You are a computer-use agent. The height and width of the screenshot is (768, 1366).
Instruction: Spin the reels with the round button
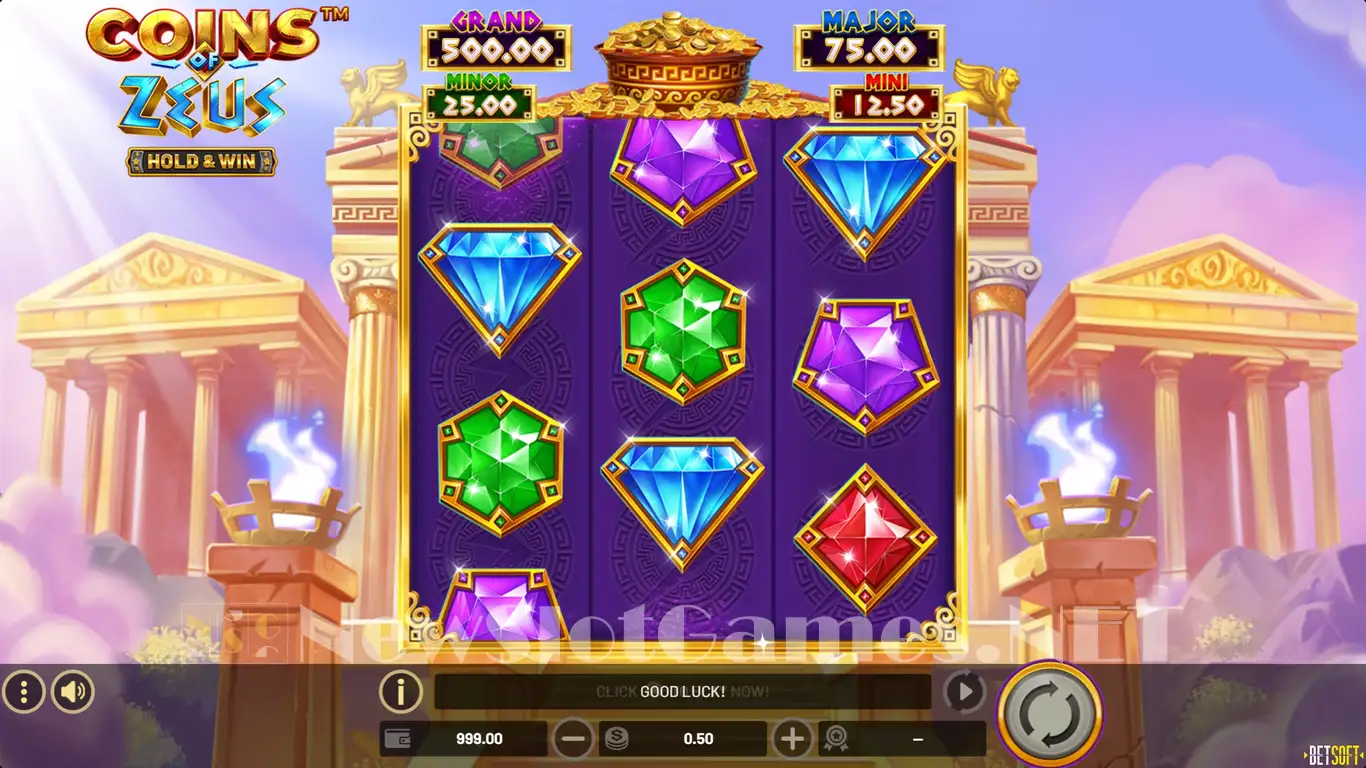1049,714
